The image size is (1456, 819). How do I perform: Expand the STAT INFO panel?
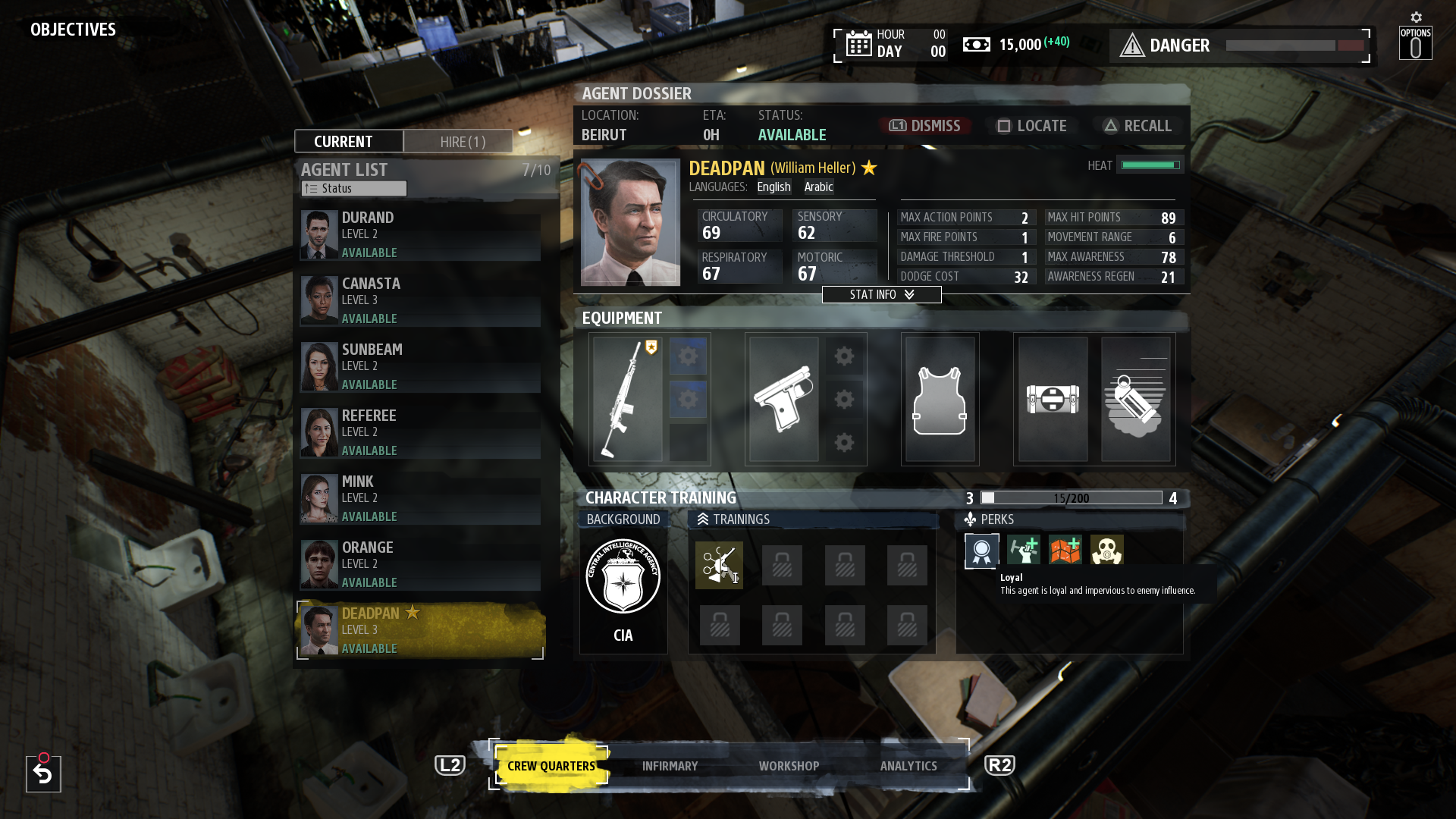tap(881, 294)
